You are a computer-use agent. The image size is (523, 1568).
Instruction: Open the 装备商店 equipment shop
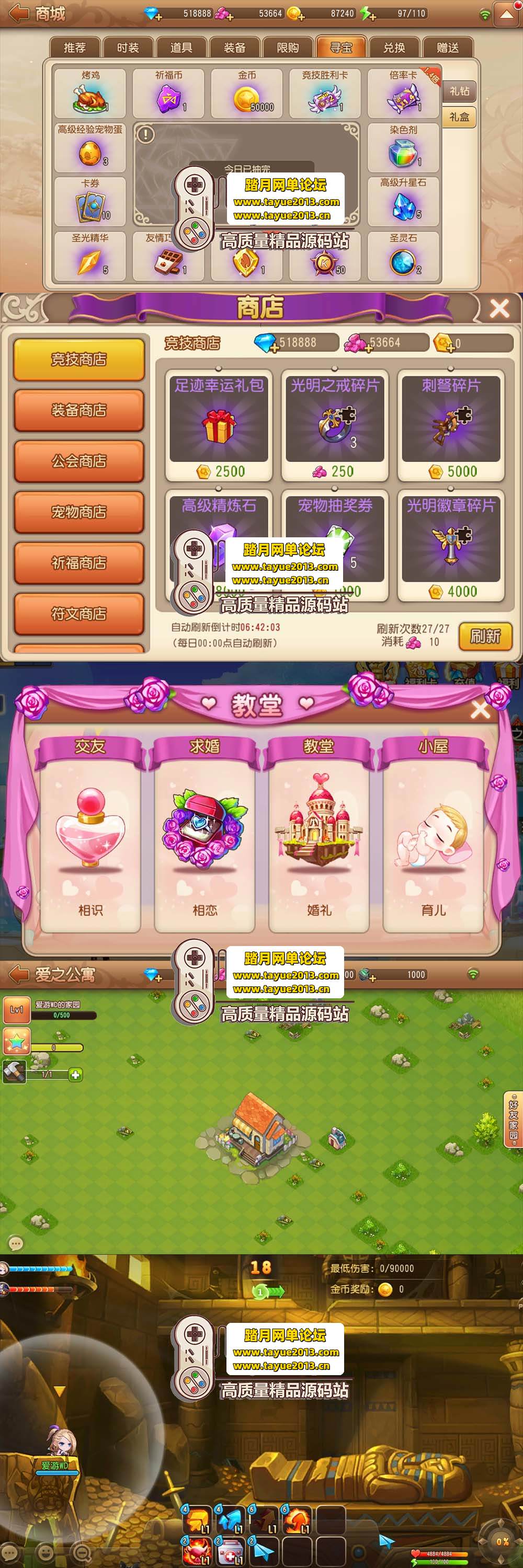[x=78, y=410]
